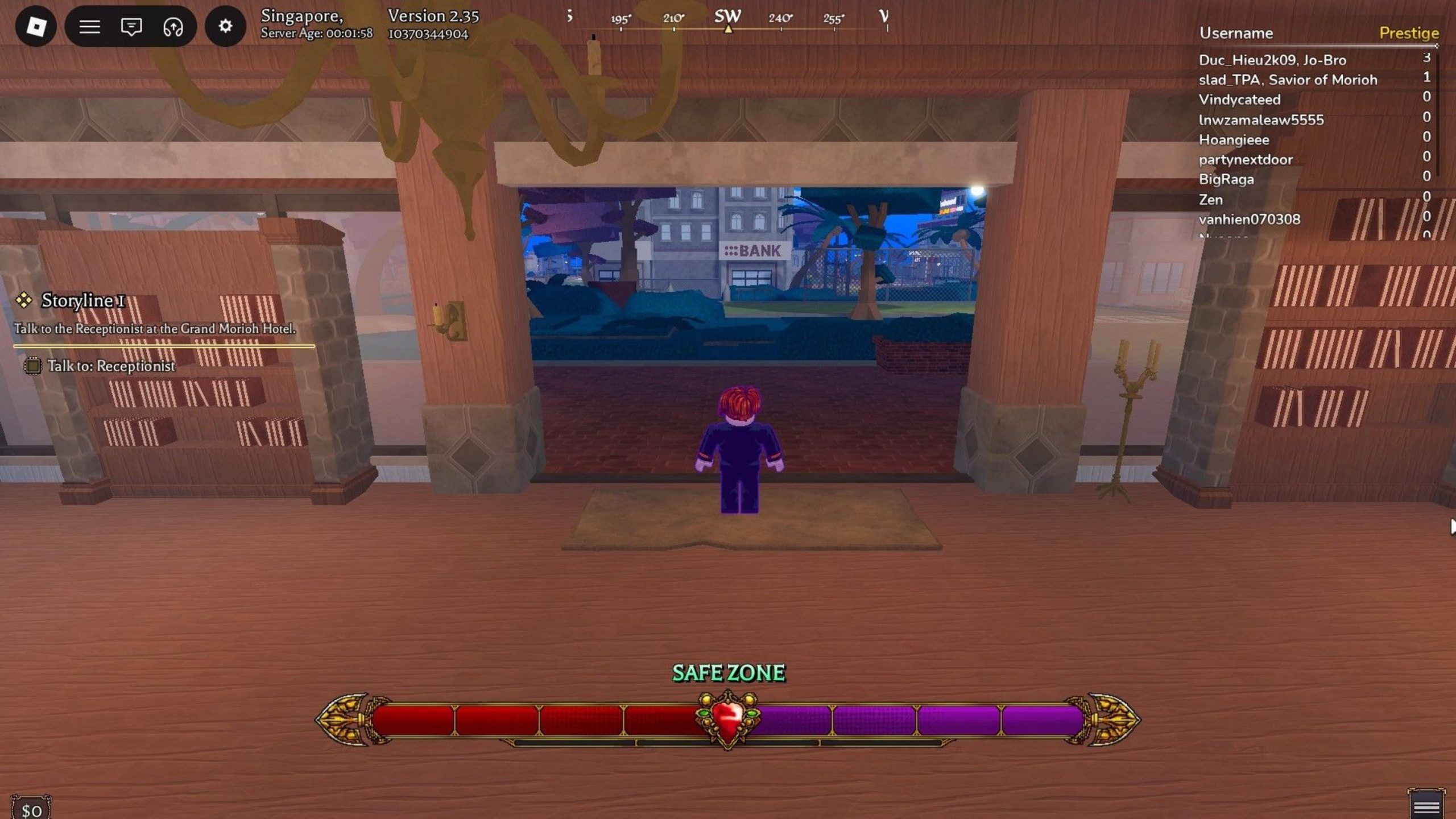Click the $0 money display
Image resolution: width=1456 pixels, height=819 pixels.
(31, 810)
